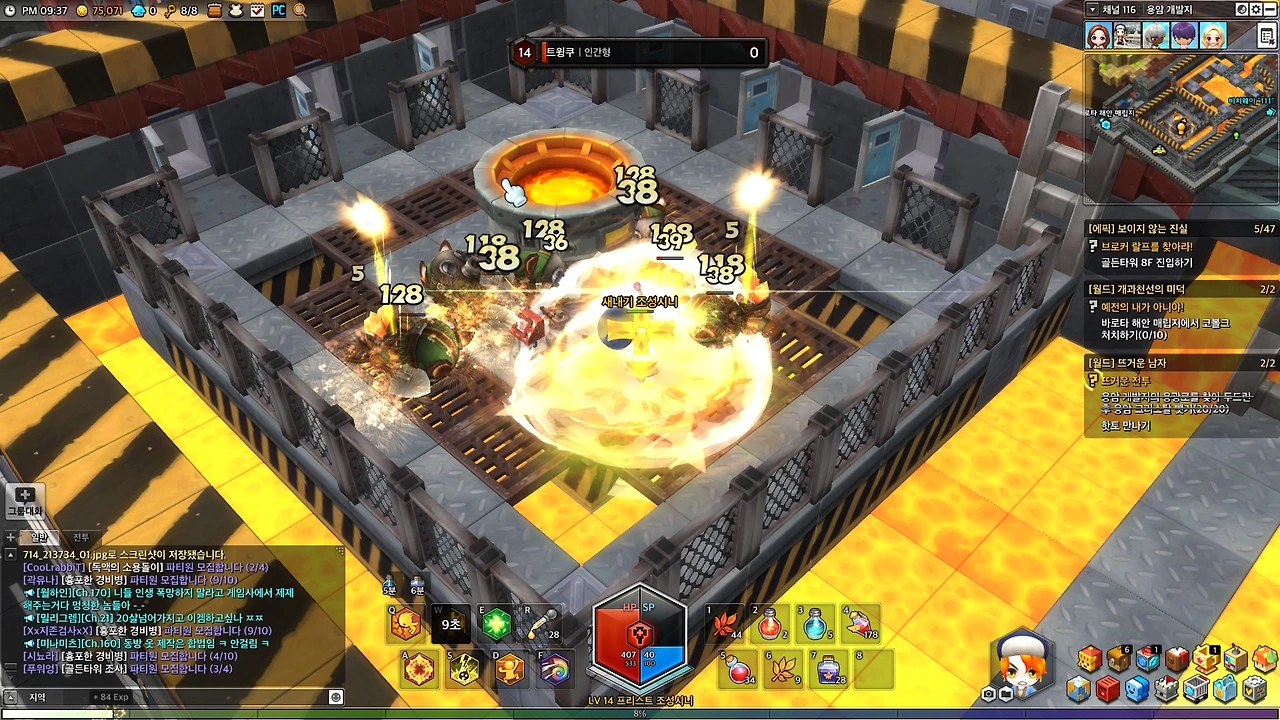This screenshot has width=1280, height=720.
Task: Open the 그룹대화 group chat button
Action: point(25,501)
